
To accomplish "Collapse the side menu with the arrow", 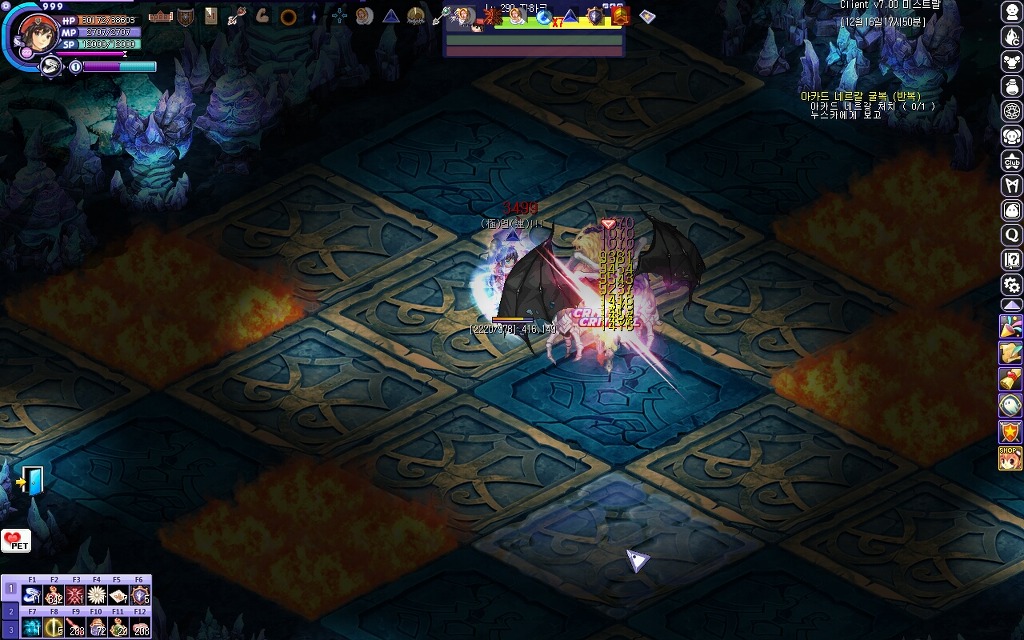I will coord(1011,305).
